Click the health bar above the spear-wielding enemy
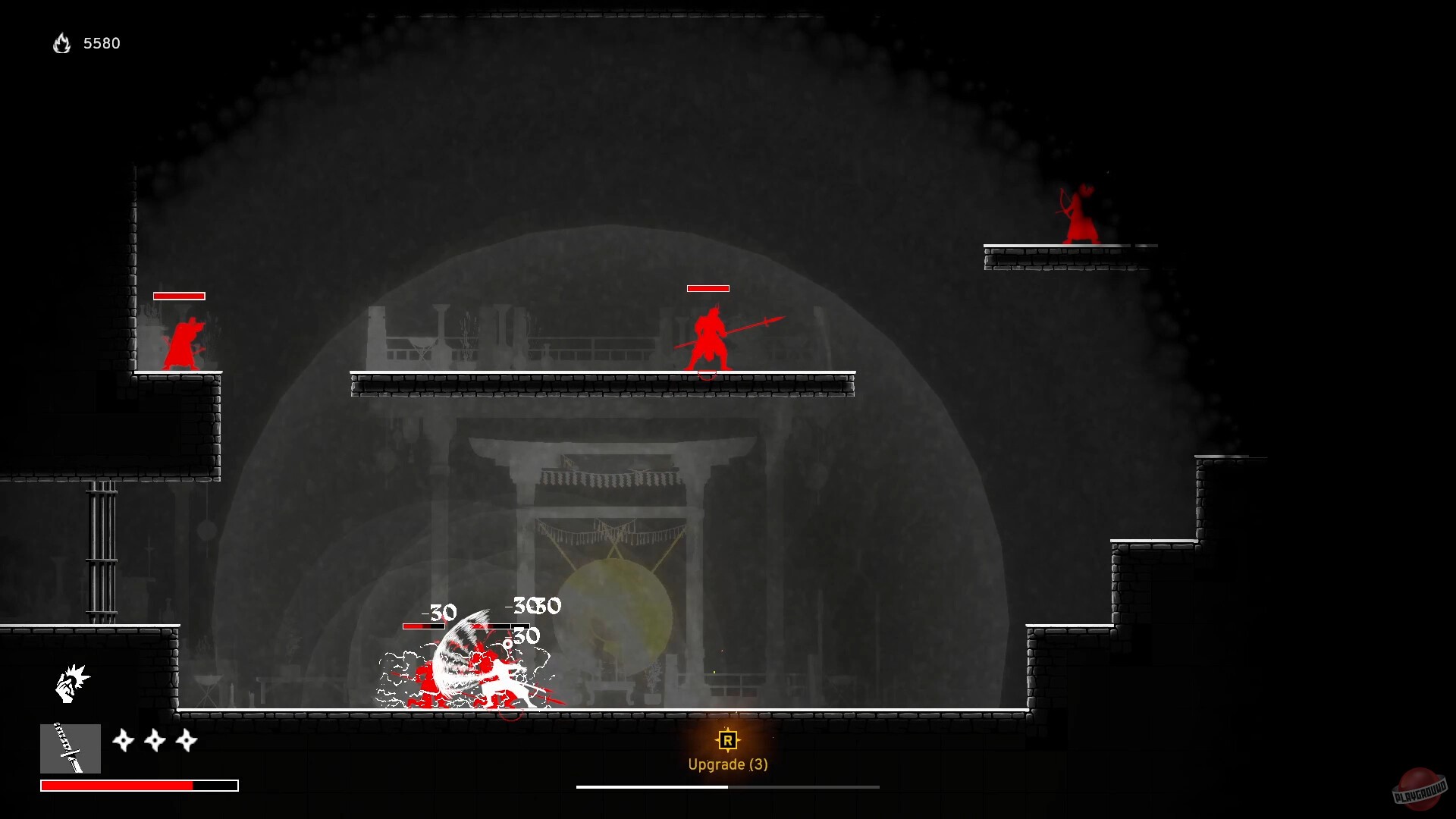 (707, 288)
